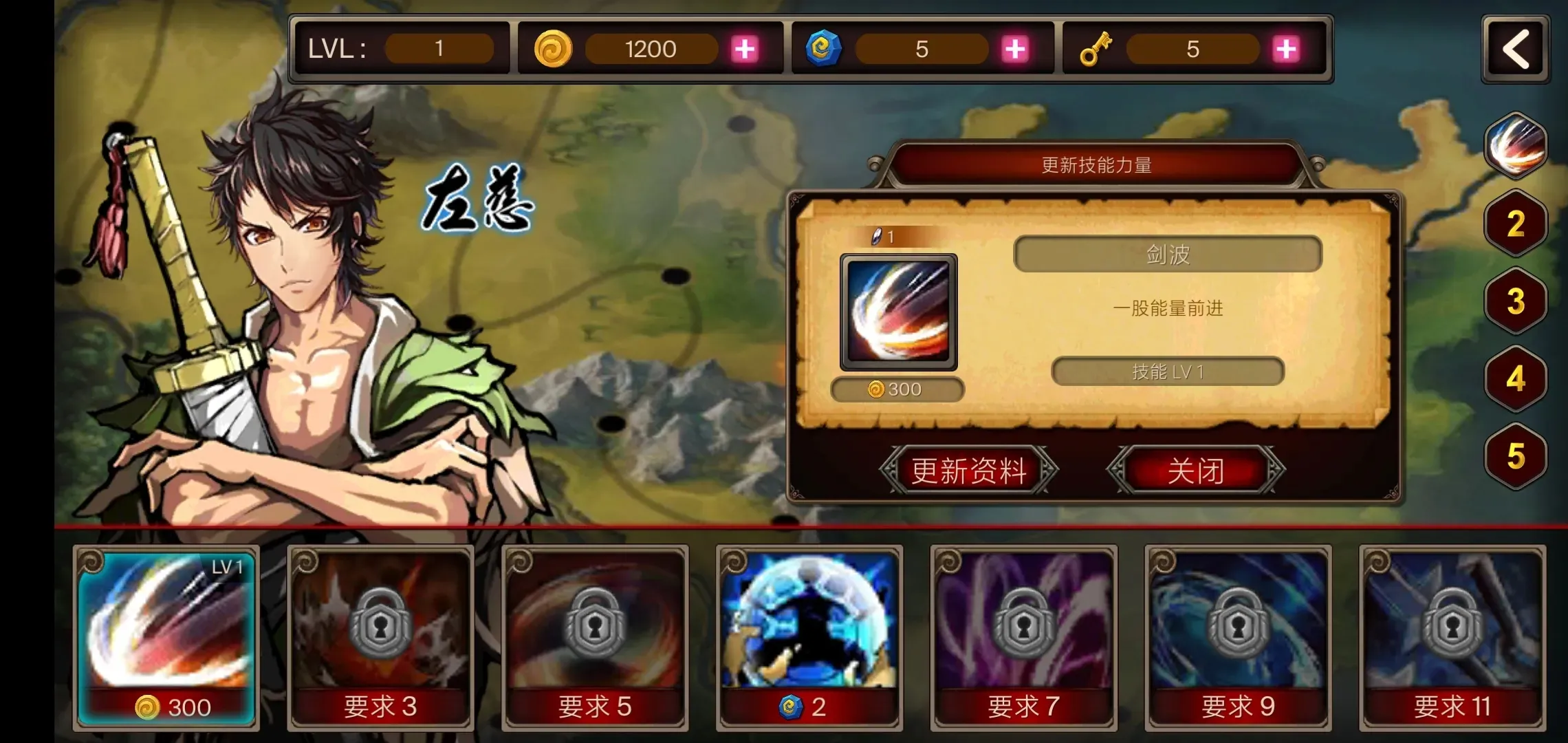1568x743 pixels.
Task: Add more gold coins with the plus button
Action: coord(743,49)
